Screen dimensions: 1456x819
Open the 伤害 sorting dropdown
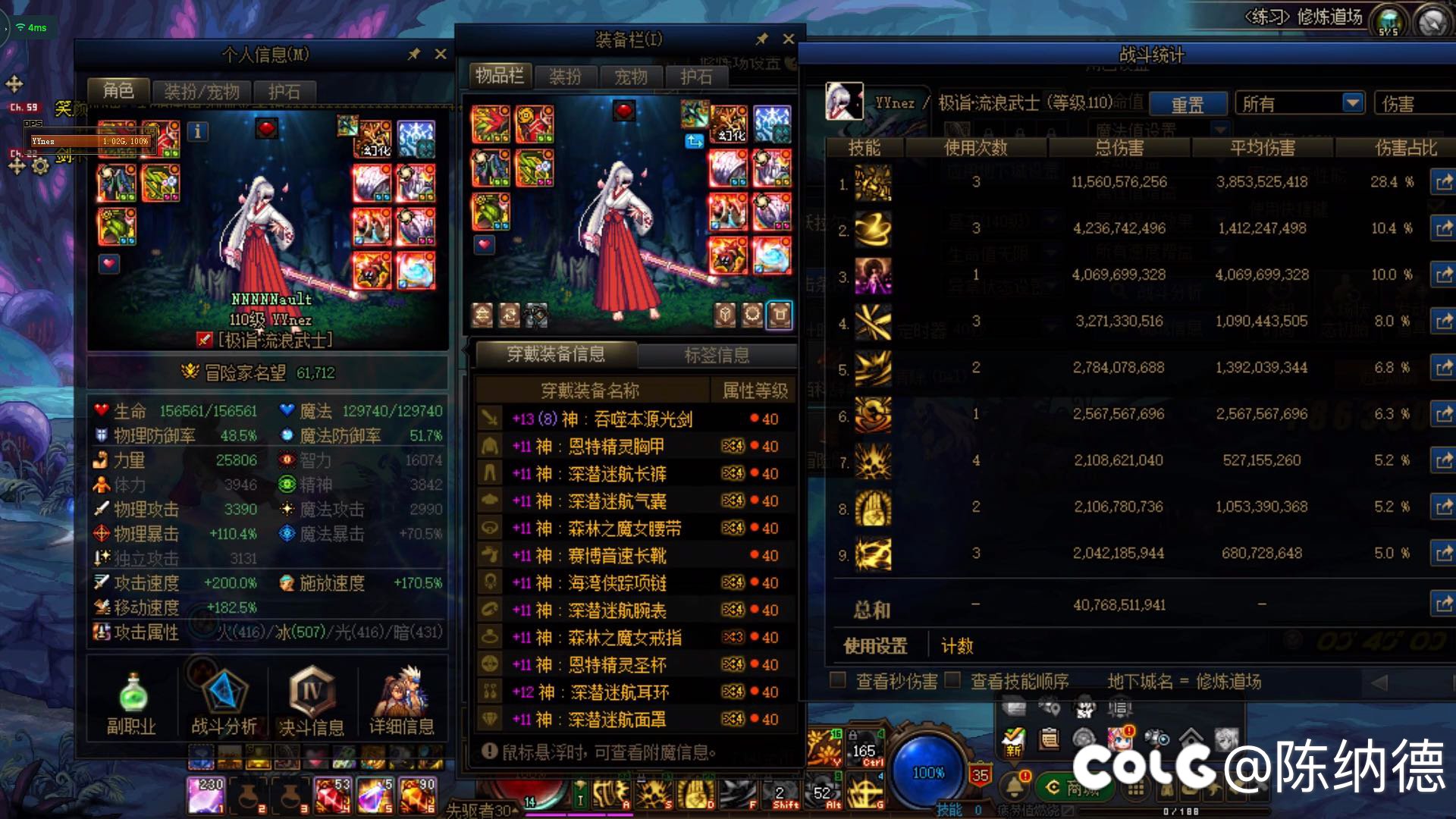pos(1412,102)
